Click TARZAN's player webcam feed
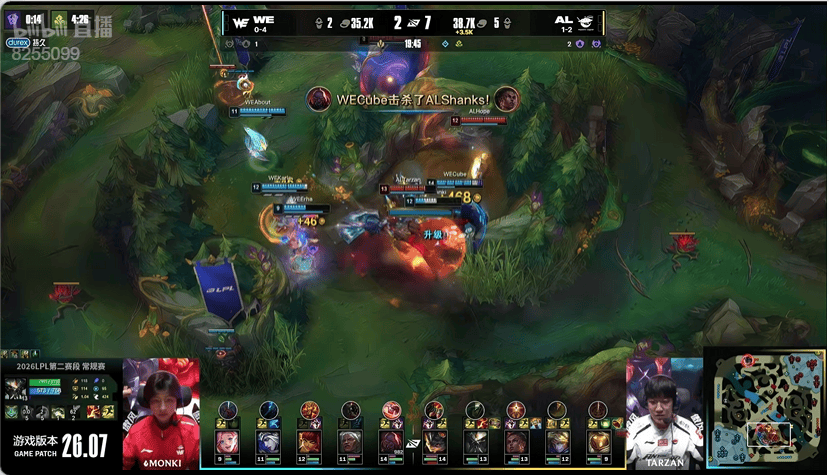 (663, 410)
